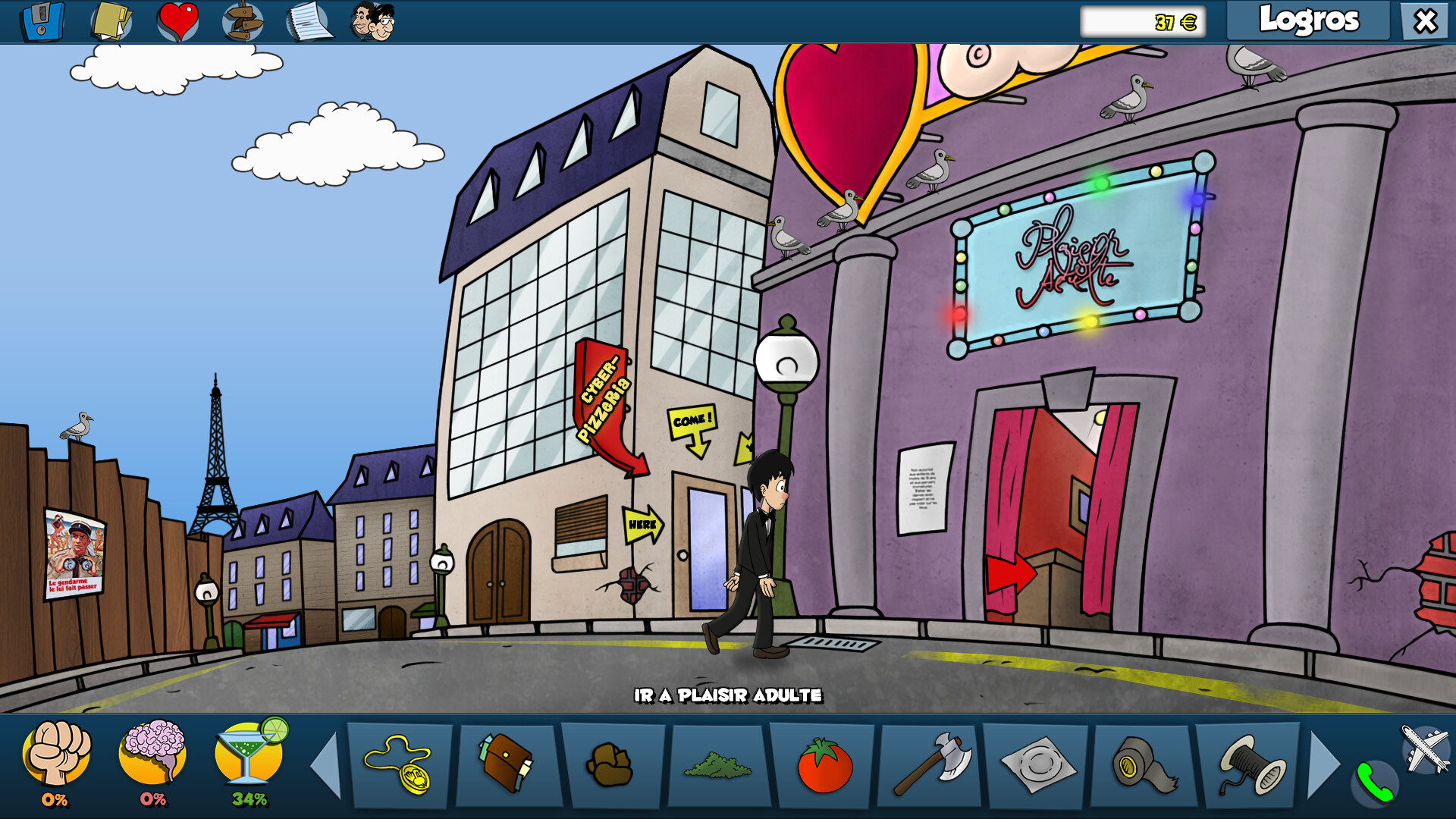Open the yellow folder load icon
The width and height of the screenshot is (1456, 819).
pyautogui.click(x=111, y=20)
